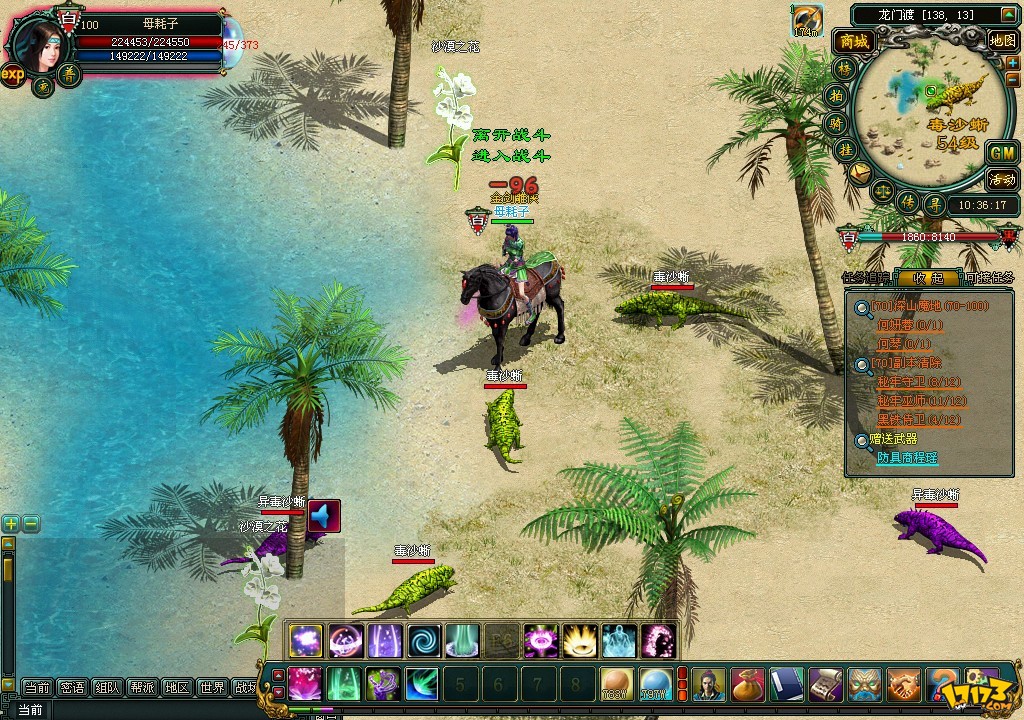Open the bag inventory pouch icon
This screenshot has height=720, width=1024.
click(x=748, y=684)
